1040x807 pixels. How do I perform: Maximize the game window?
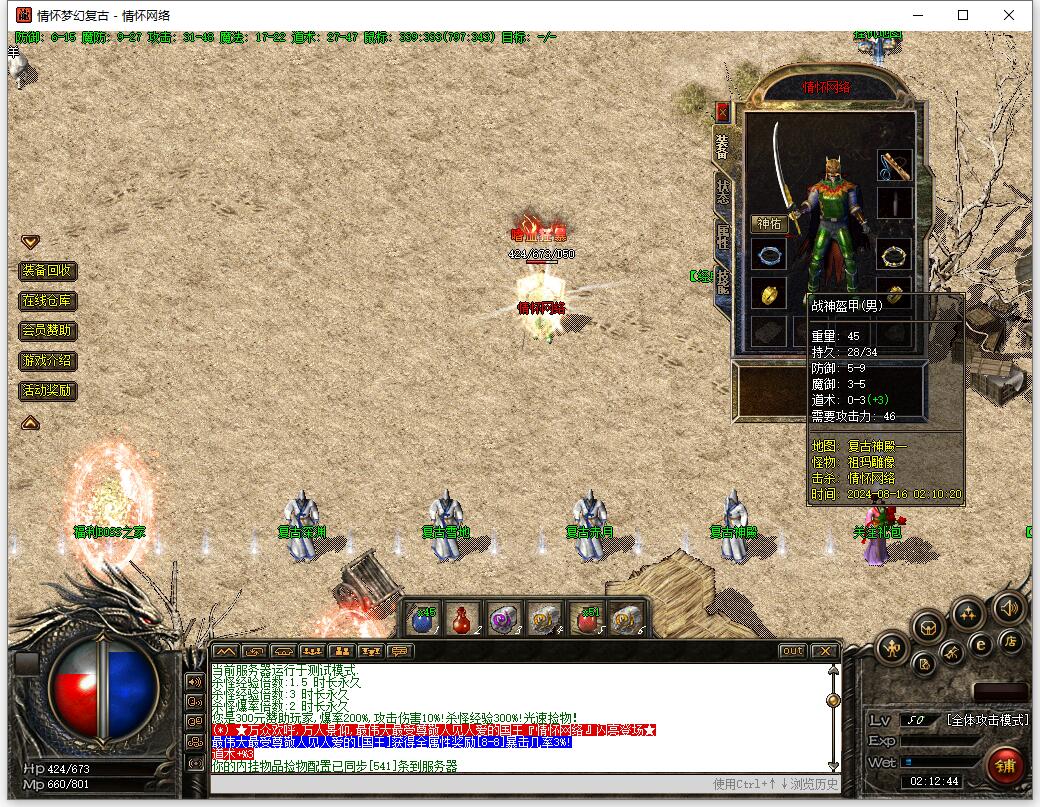(963, 15)
